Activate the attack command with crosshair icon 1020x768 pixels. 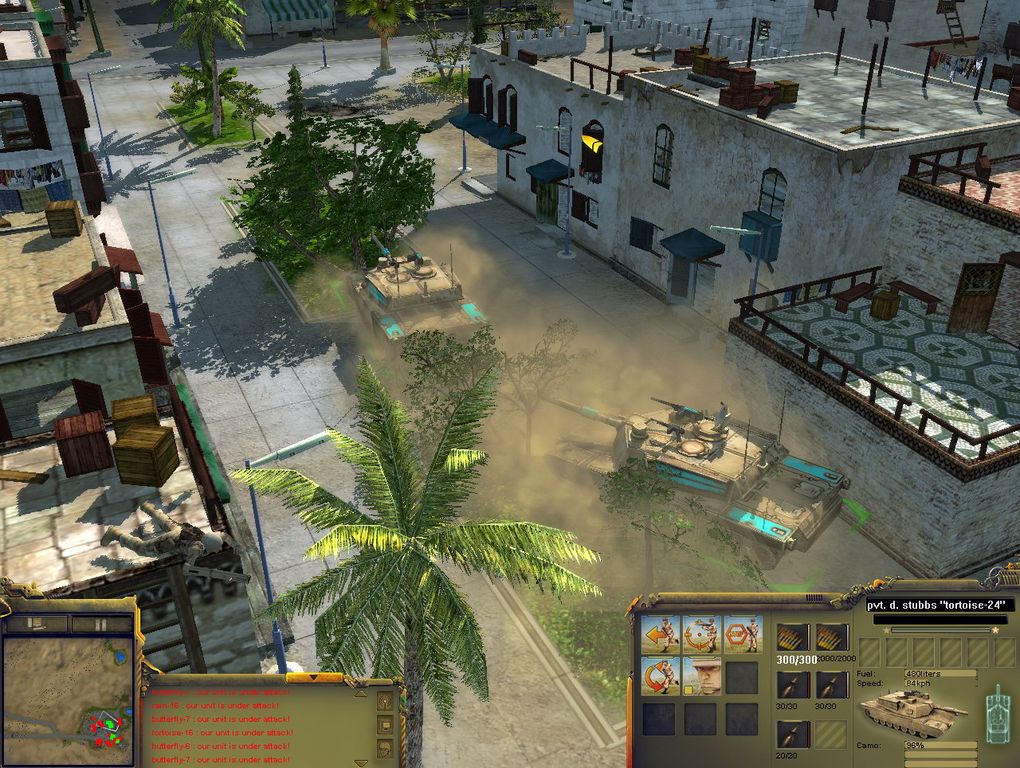point(701,634)
